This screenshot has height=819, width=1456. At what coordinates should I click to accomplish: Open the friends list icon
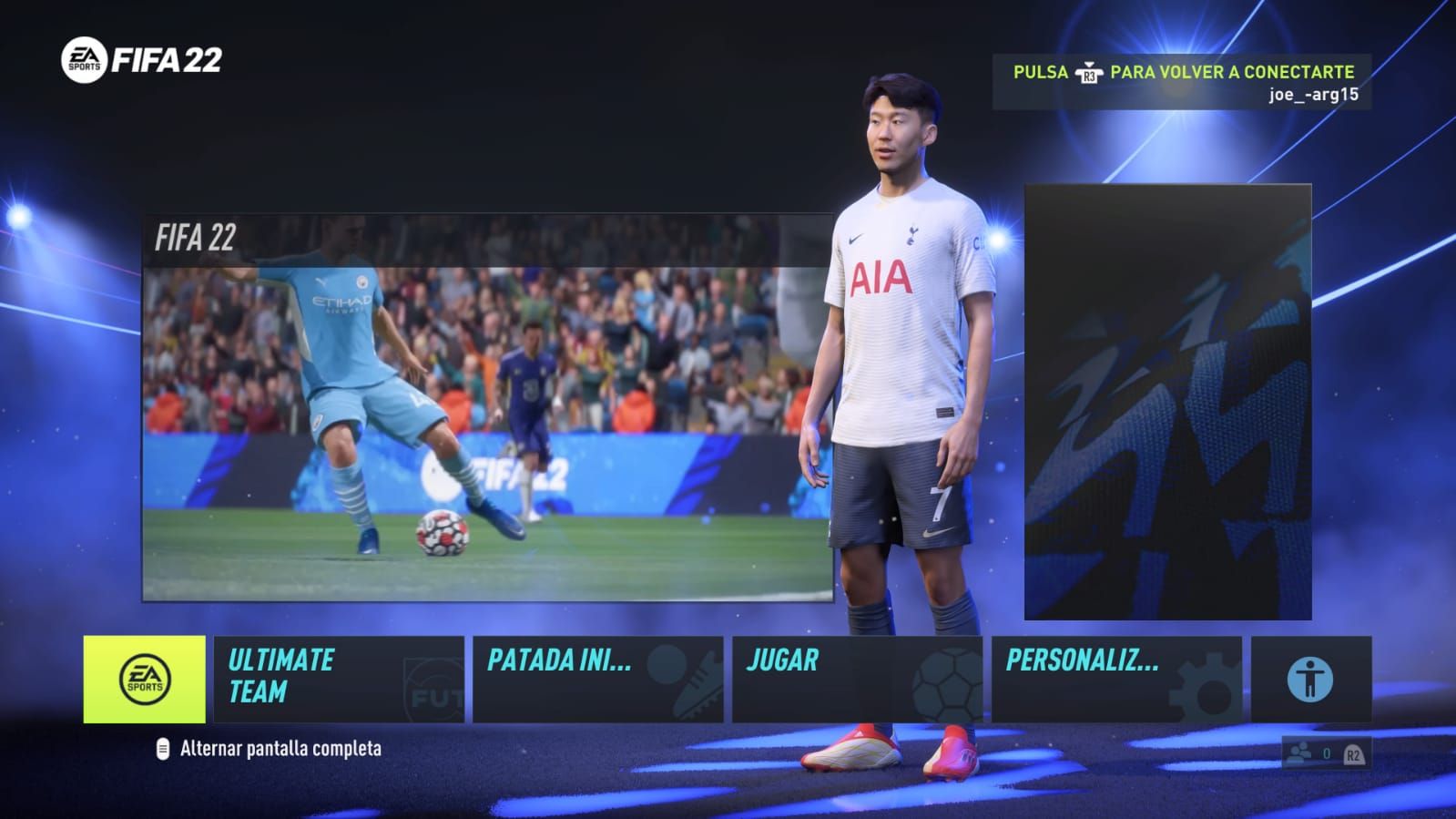click(1300, 753)
